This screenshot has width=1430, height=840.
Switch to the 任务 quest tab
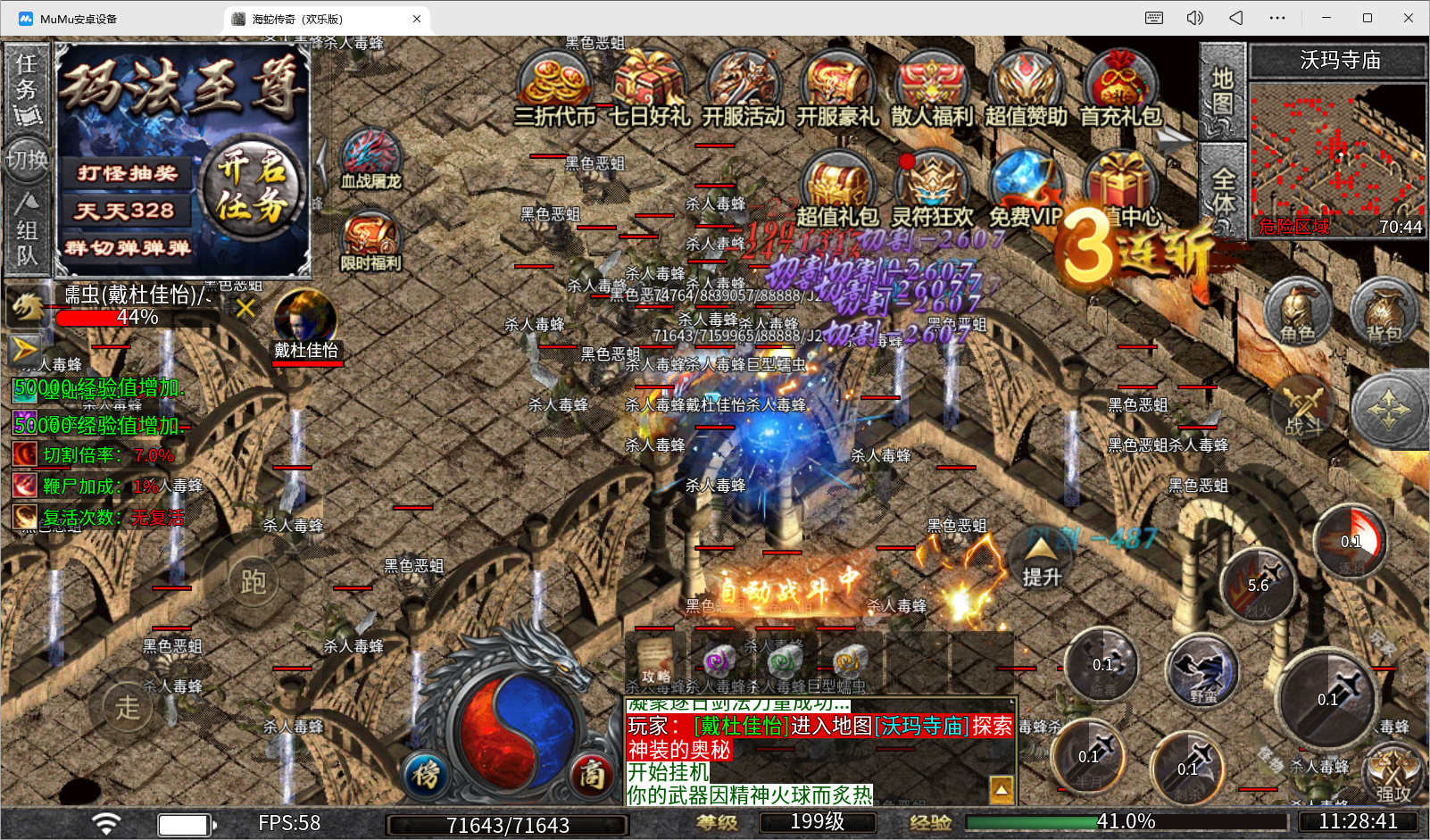[27, 89]
